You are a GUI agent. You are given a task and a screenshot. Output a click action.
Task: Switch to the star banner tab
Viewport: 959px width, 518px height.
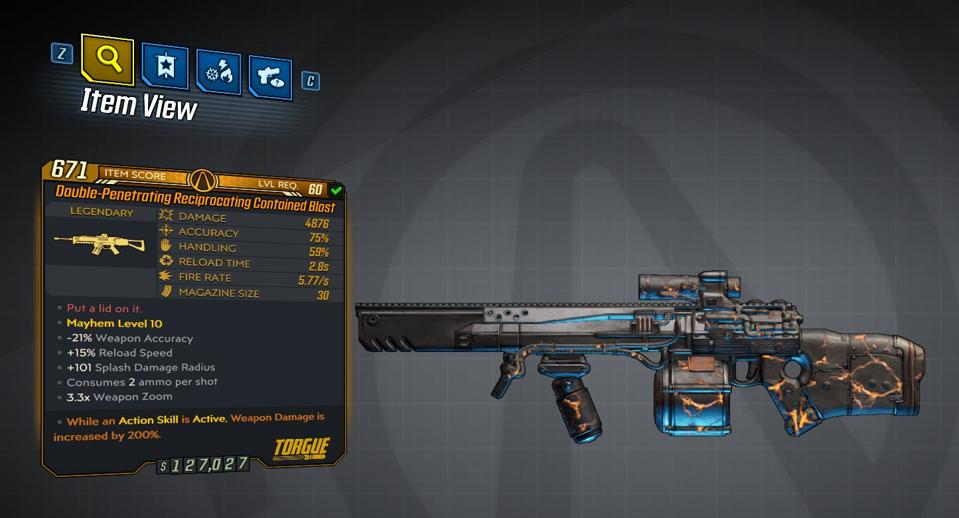(x=164, y=65)
